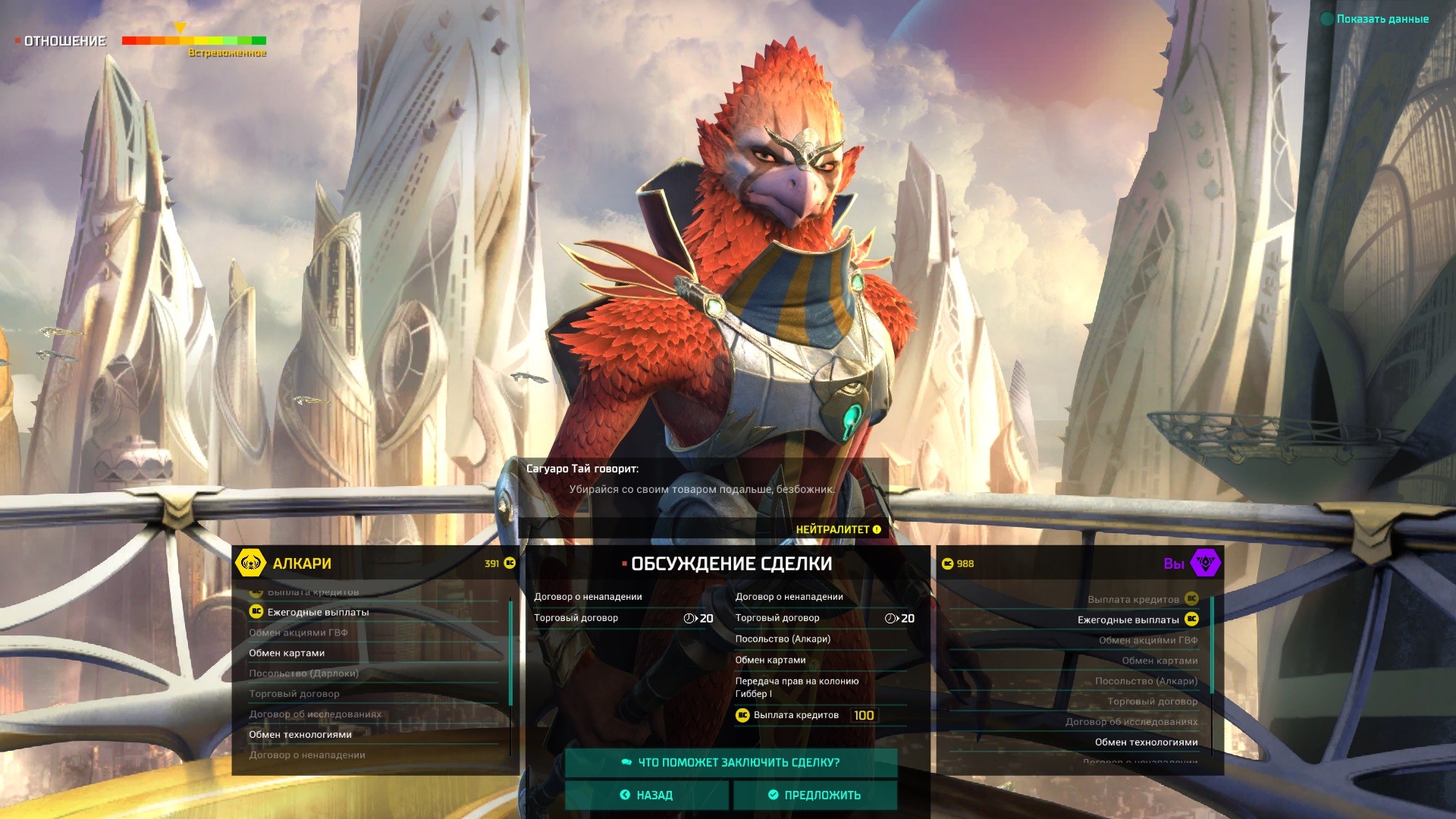Image resolution: width=1456 pixels, height=819 pixels.
Task: Choose Обмен картами in the Алкари list
Action: point(287,653)
